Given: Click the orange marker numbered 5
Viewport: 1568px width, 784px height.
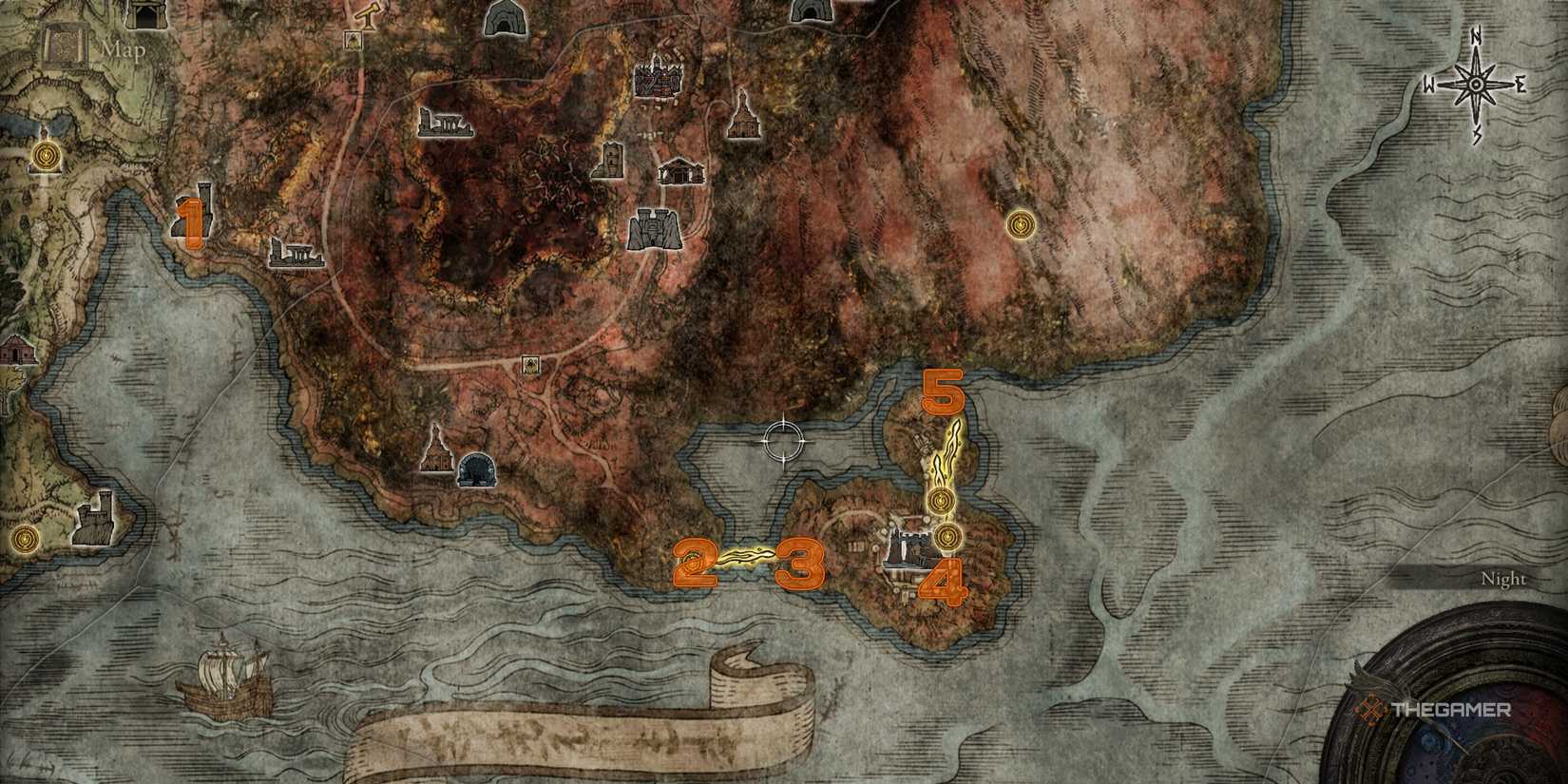Looking at the screenshot, I should tap(945, 392).
